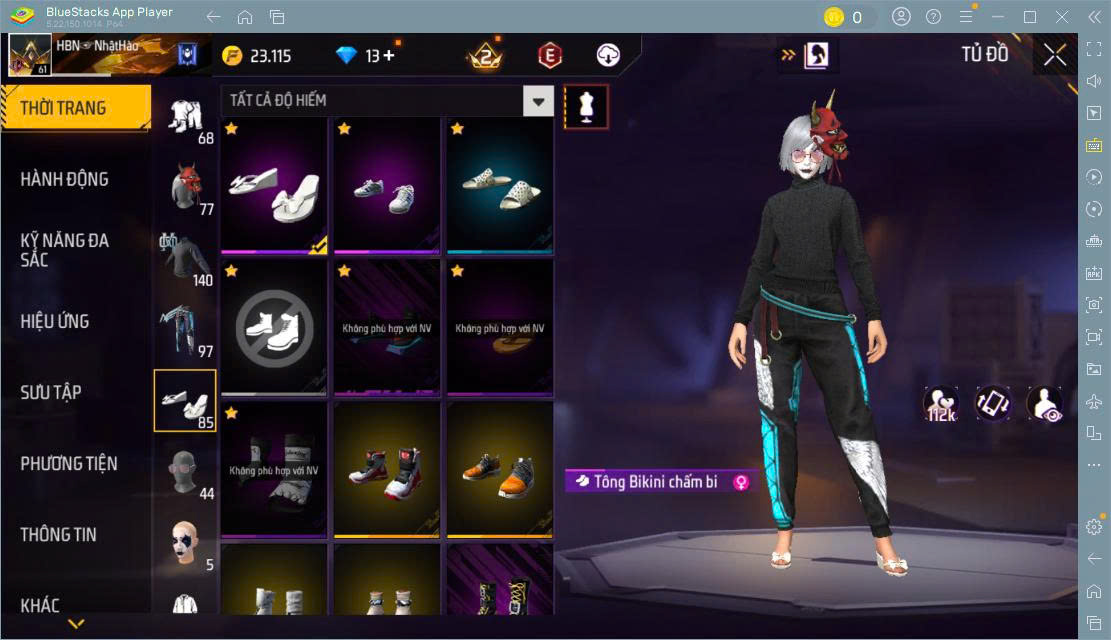Select the Kỹ Năng Đa Sắc tab
Viewport: 1111px width, 640px height.
[x=65, y=250]
